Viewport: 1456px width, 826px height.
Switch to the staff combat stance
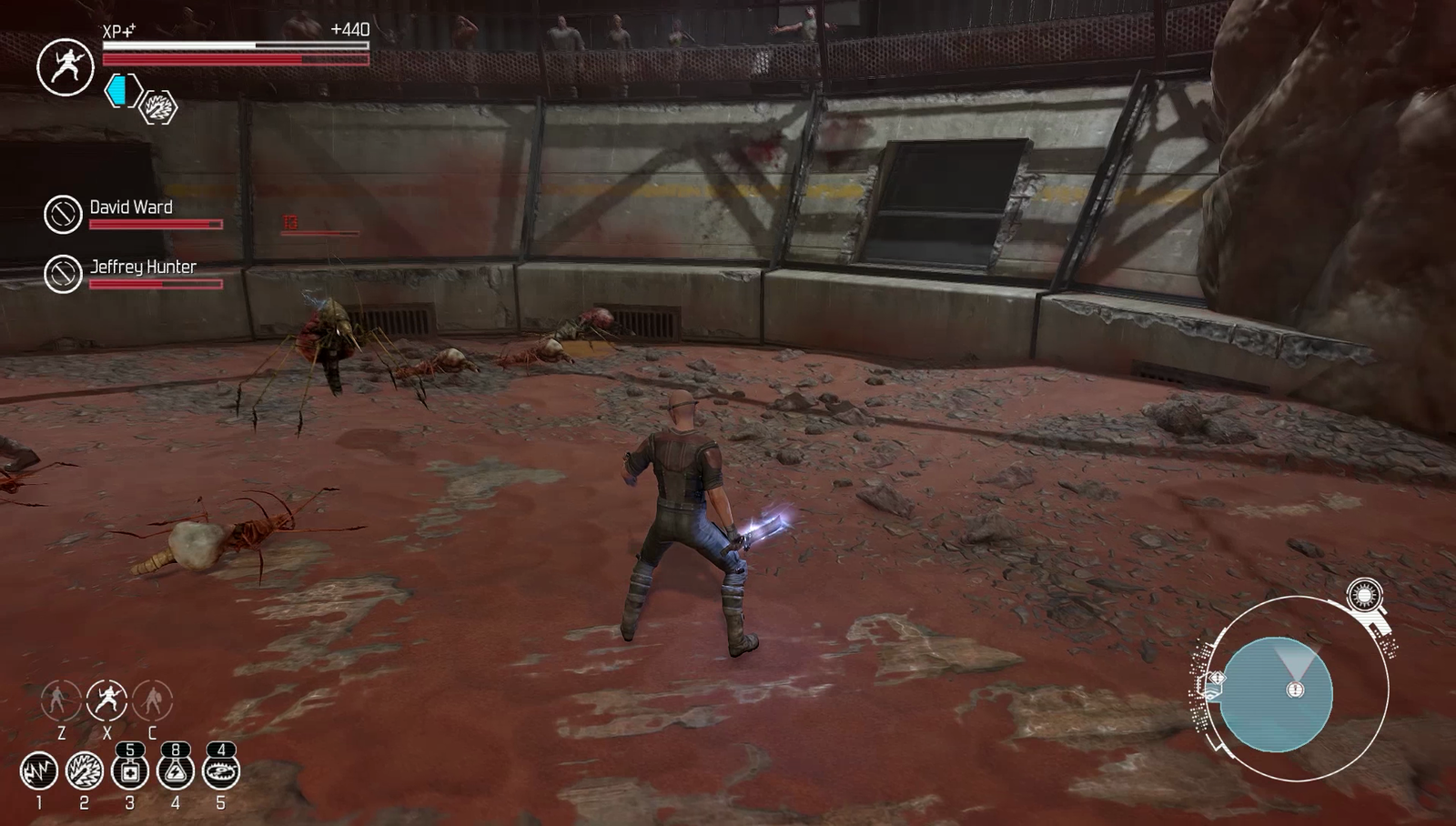tap(60, 700)
